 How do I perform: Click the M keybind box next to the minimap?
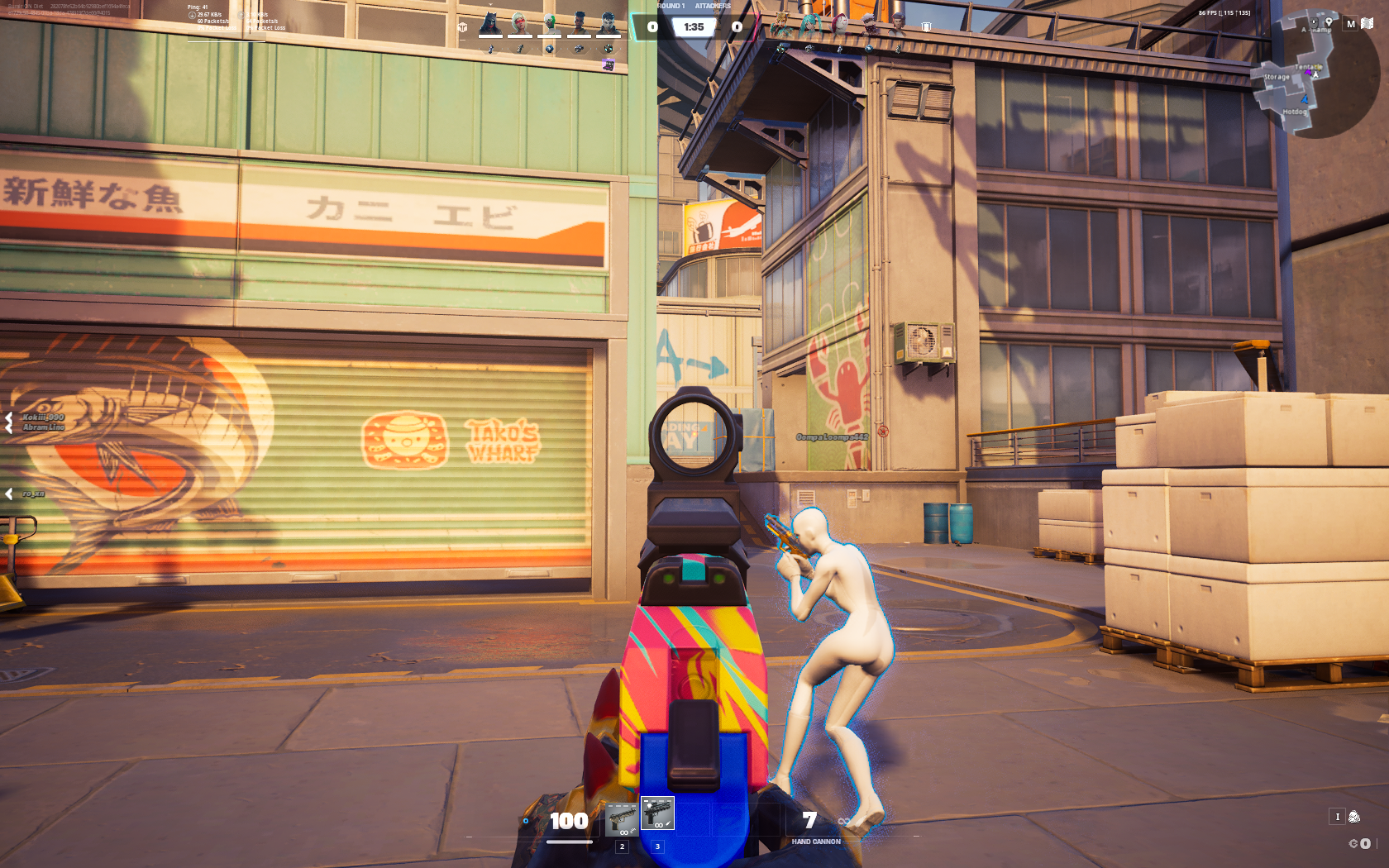point(1350,24)
